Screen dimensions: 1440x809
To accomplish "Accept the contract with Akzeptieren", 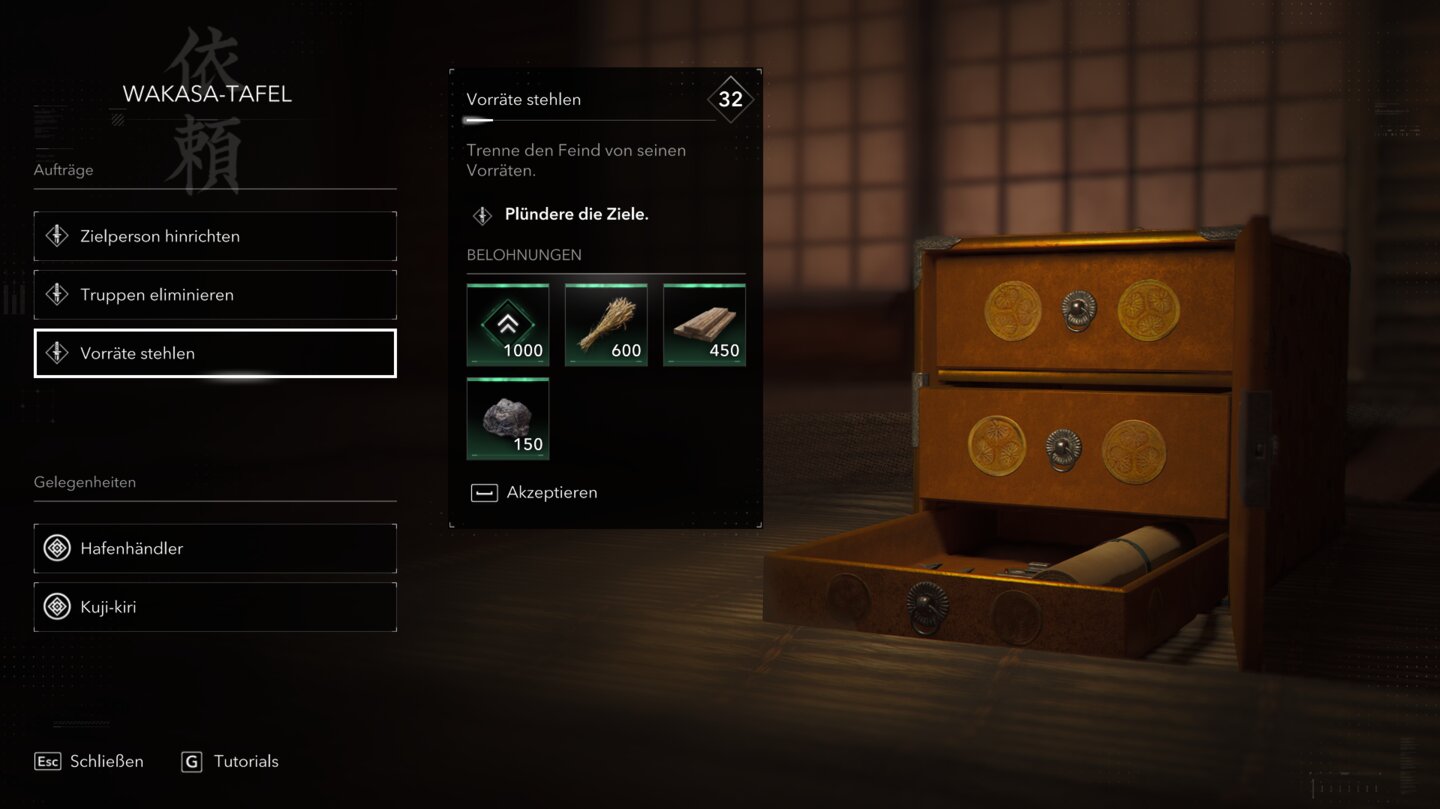I will [x=535, y=492].
